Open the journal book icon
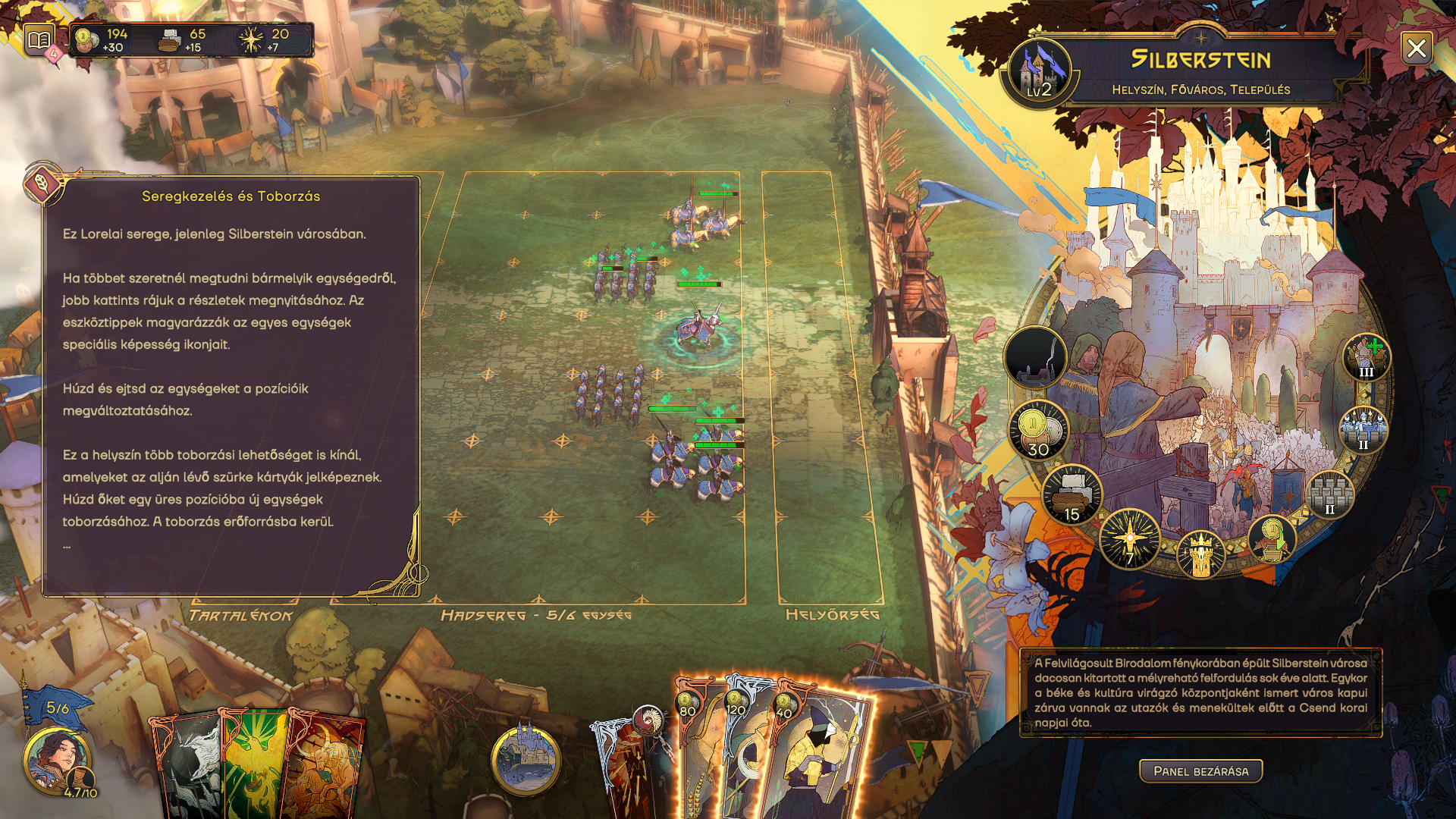The image size is (1456, 819). 39,39
